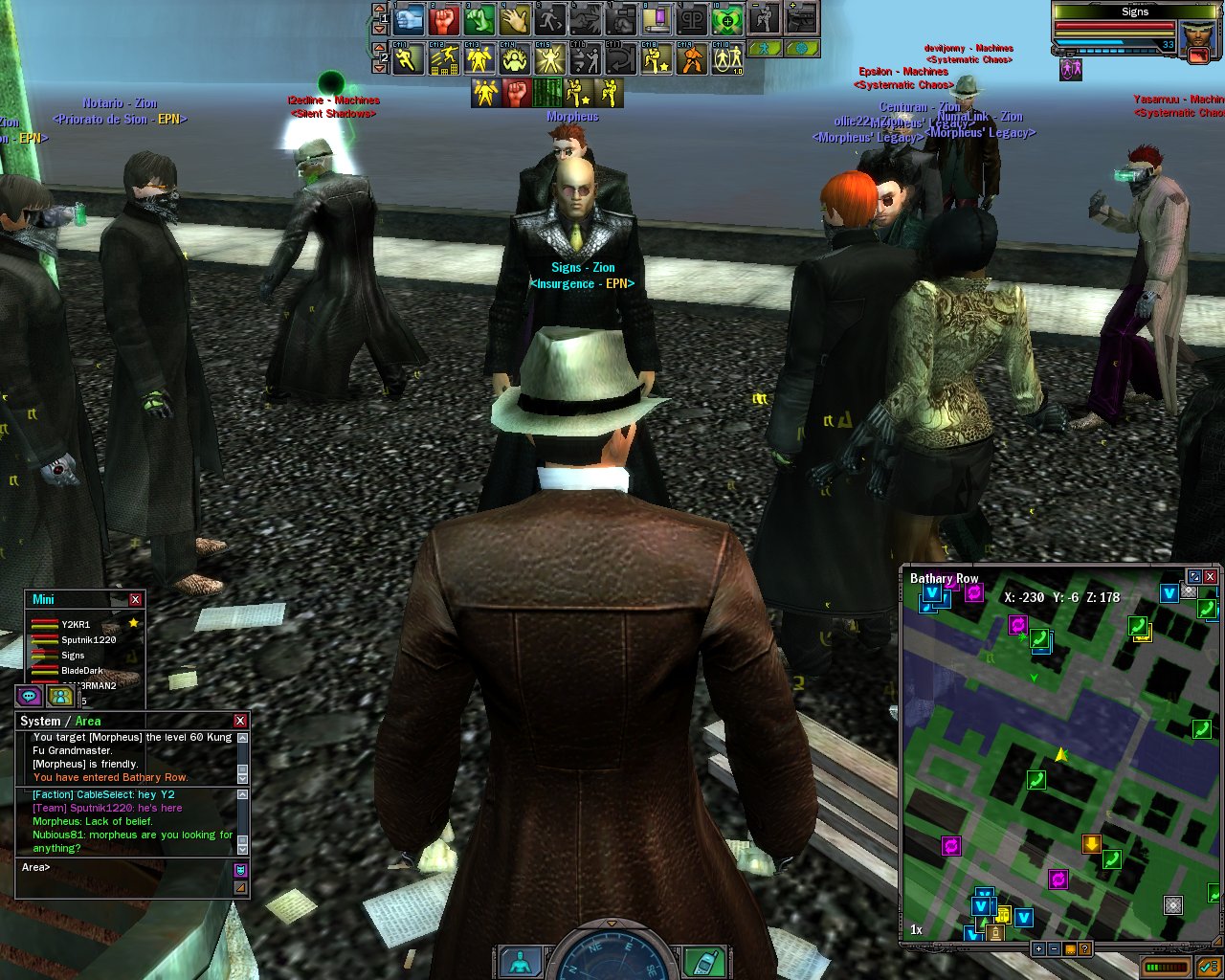This screenshot has width=1225, height=980.
Task: Select Y2KR1 in the team list
Action: pos(75,625)
